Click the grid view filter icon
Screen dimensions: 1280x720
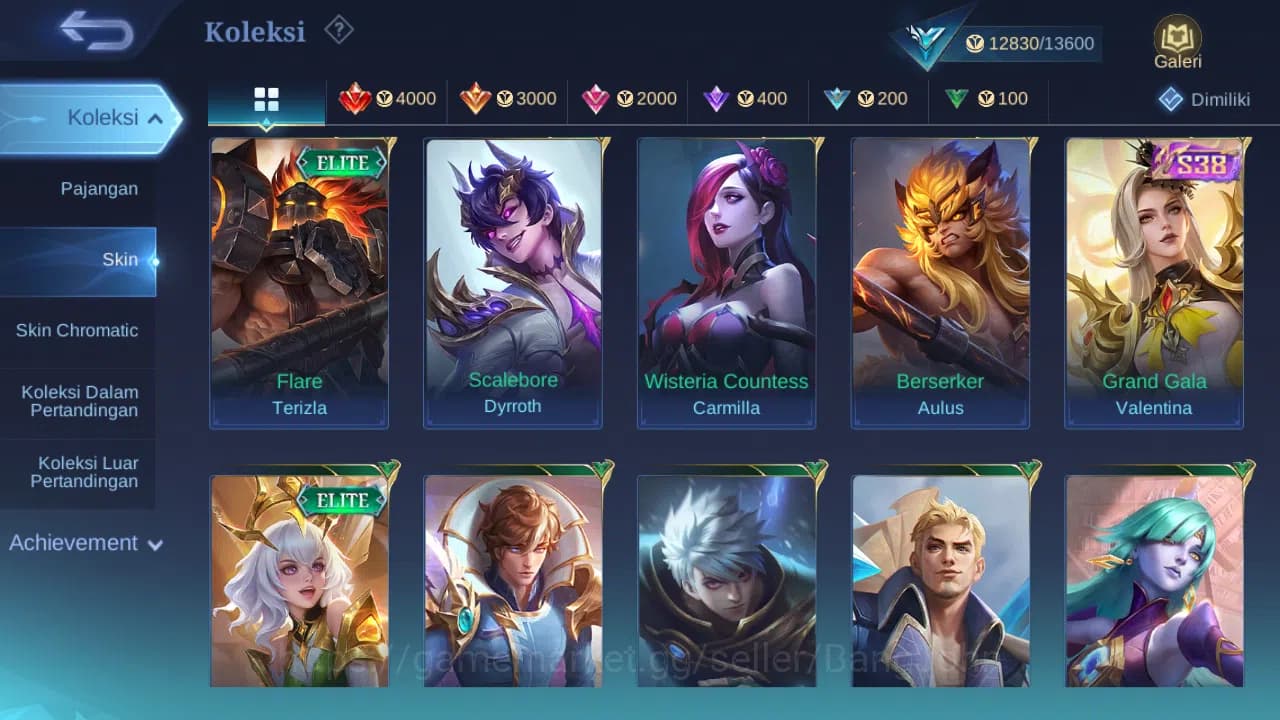(265, 98)
